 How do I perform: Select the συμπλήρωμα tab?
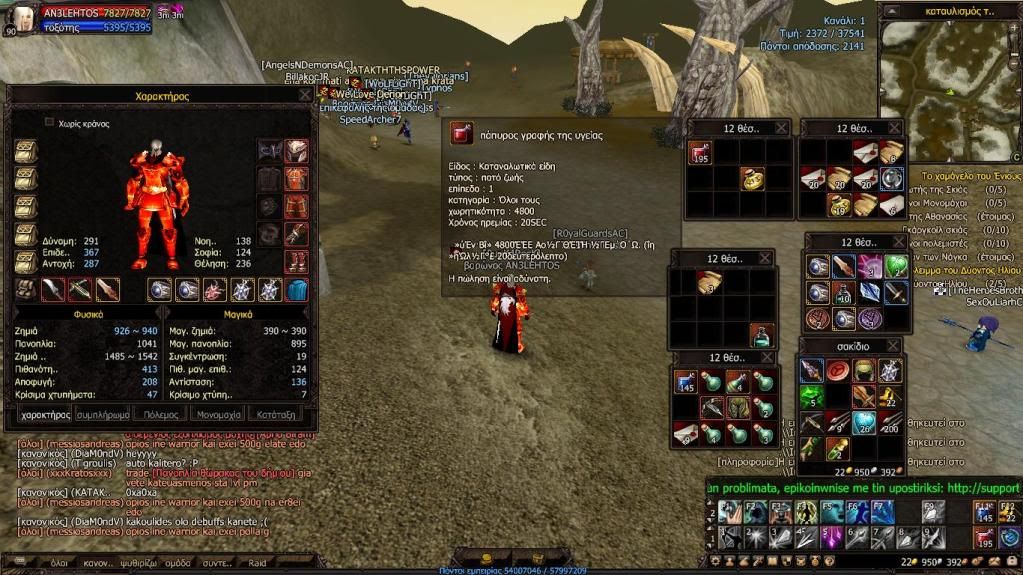click(103, 413)
